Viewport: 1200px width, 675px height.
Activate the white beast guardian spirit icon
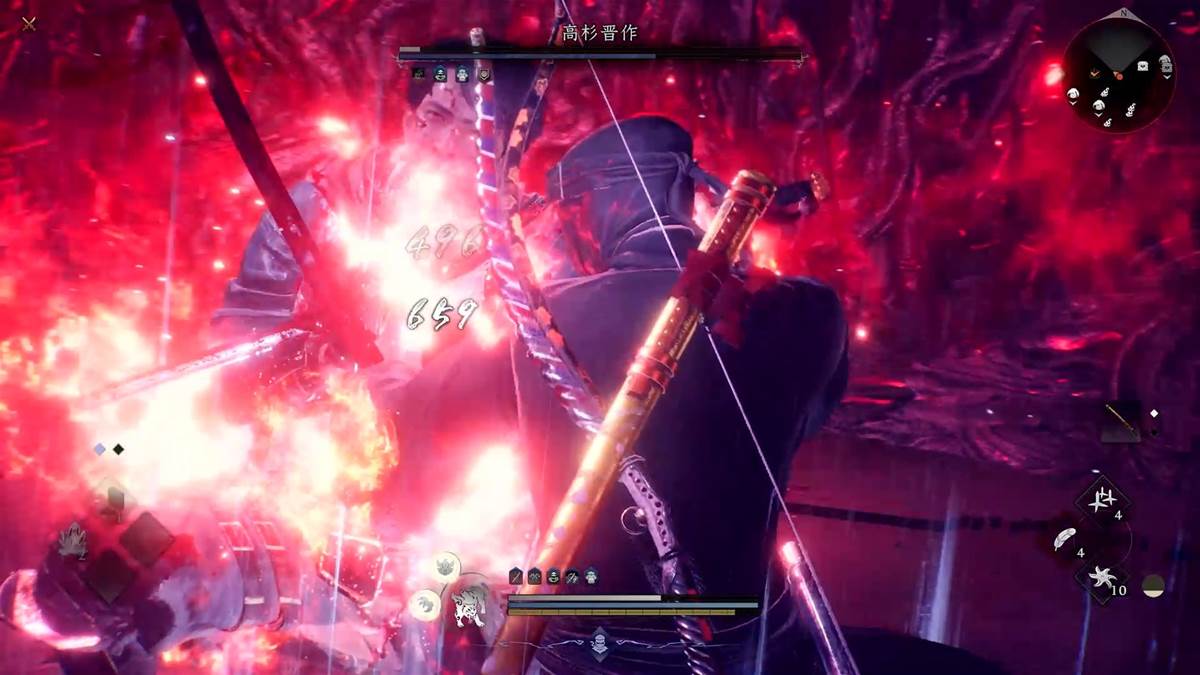coord(469,607)
